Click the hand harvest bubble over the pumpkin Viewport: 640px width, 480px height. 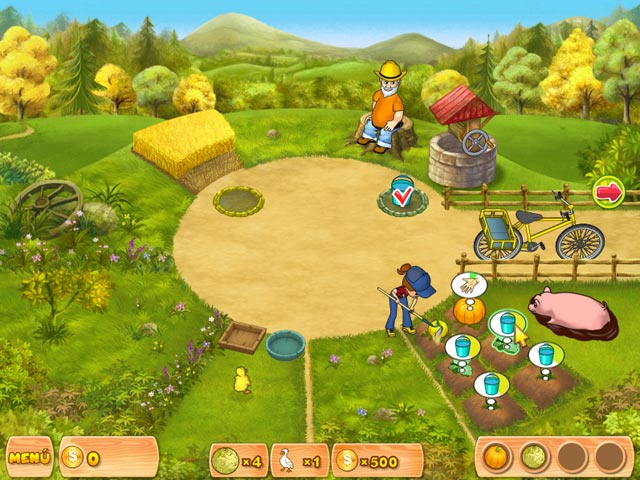pos(465,285)
